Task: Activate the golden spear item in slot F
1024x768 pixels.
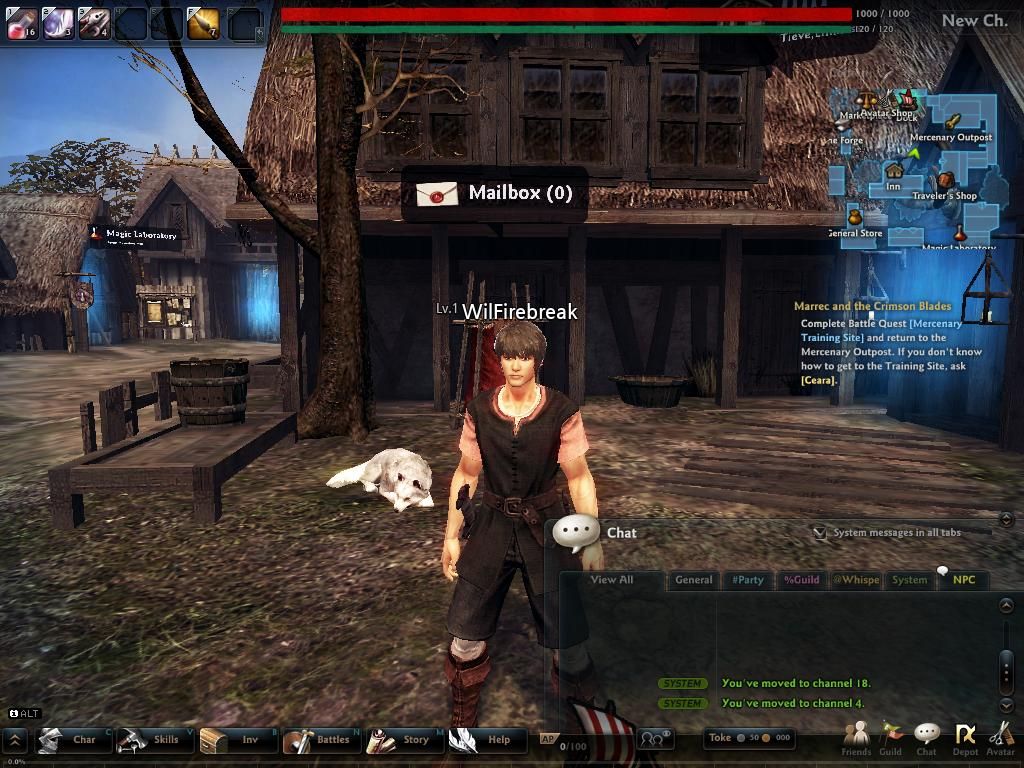Action: pos(203,23)
